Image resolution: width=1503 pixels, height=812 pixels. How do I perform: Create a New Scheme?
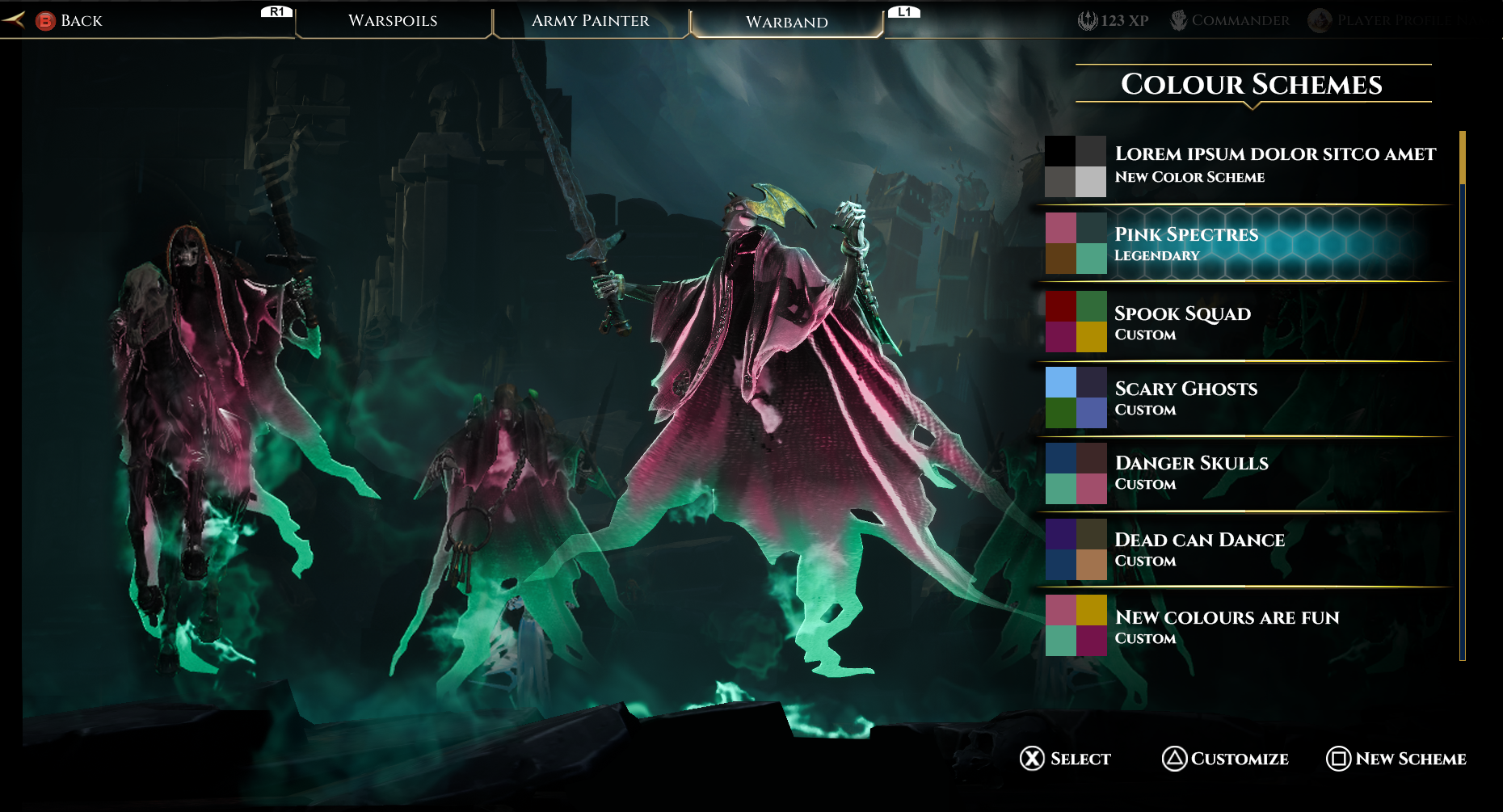point(1396,759)
